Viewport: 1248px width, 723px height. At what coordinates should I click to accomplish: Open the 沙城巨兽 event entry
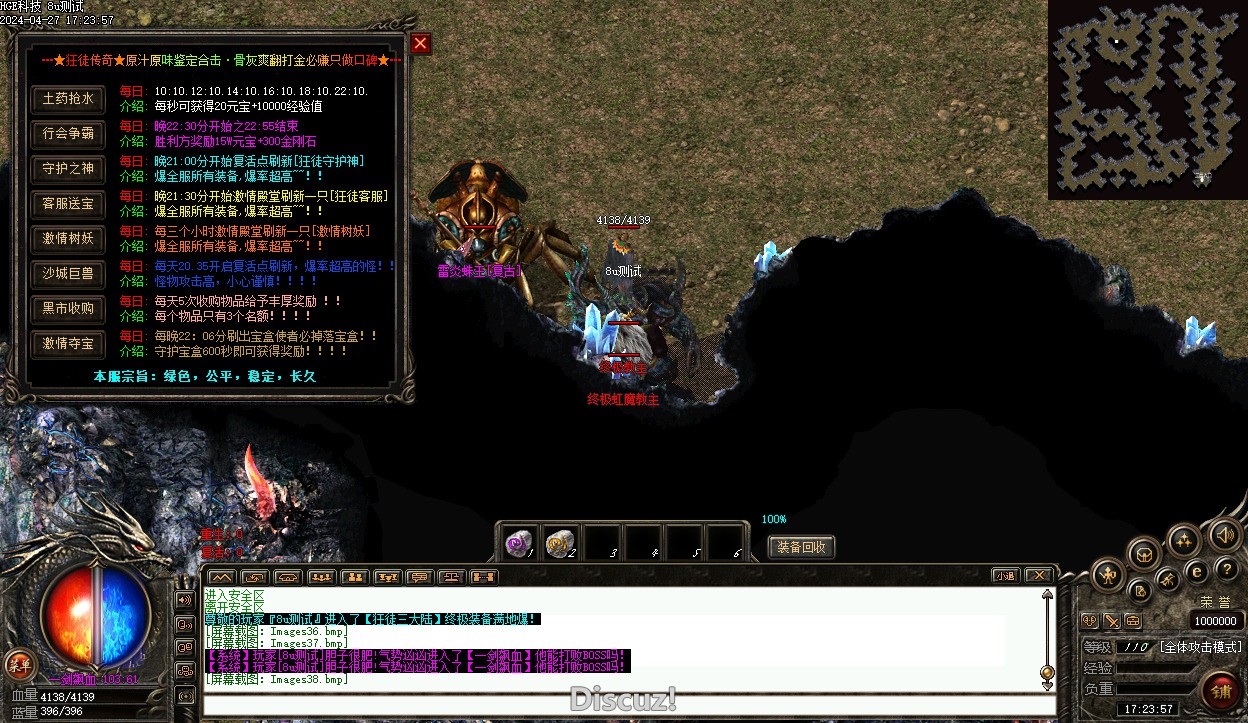(68, 274)
